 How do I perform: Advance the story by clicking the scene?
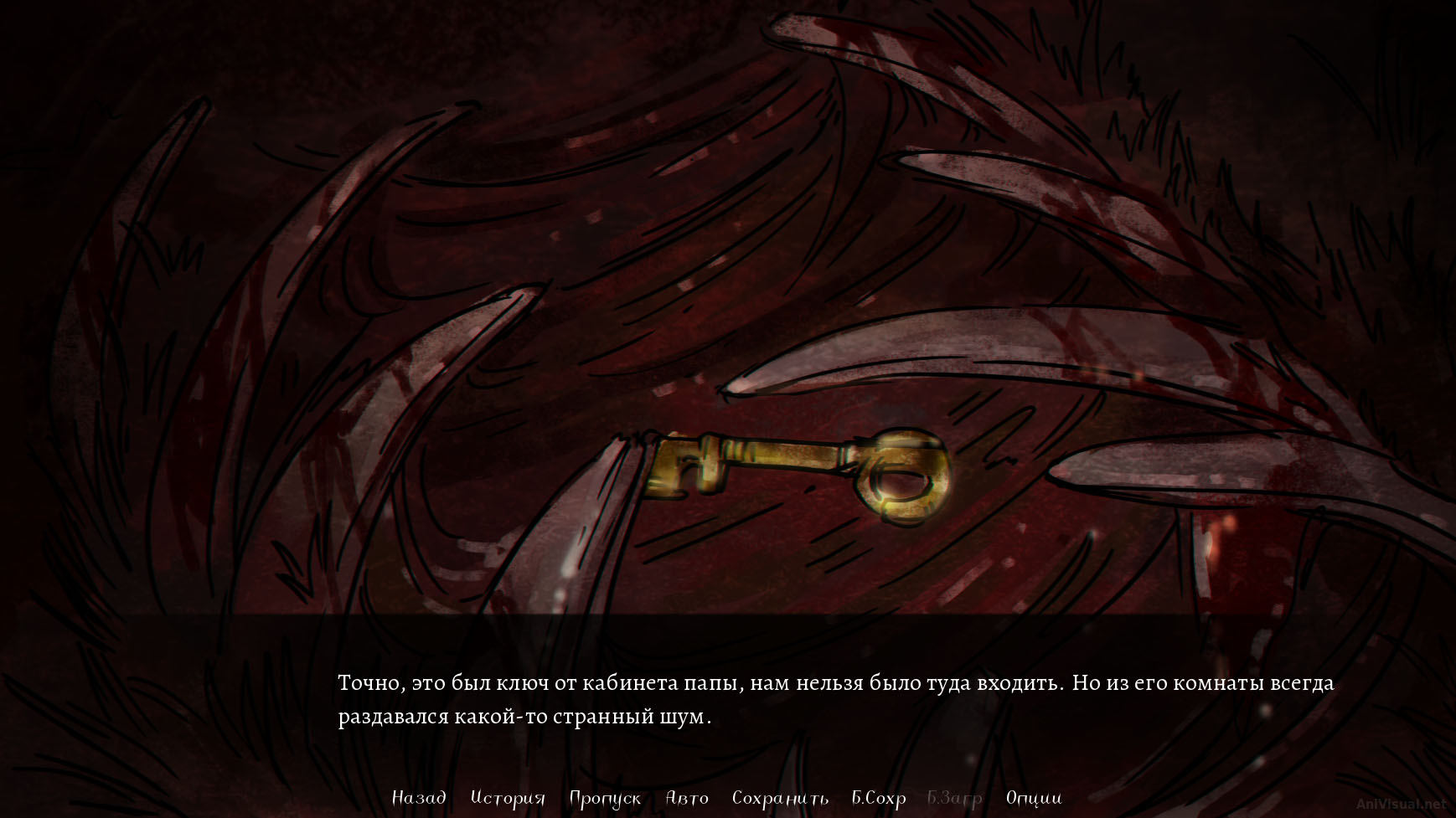[x=729, y=335]
